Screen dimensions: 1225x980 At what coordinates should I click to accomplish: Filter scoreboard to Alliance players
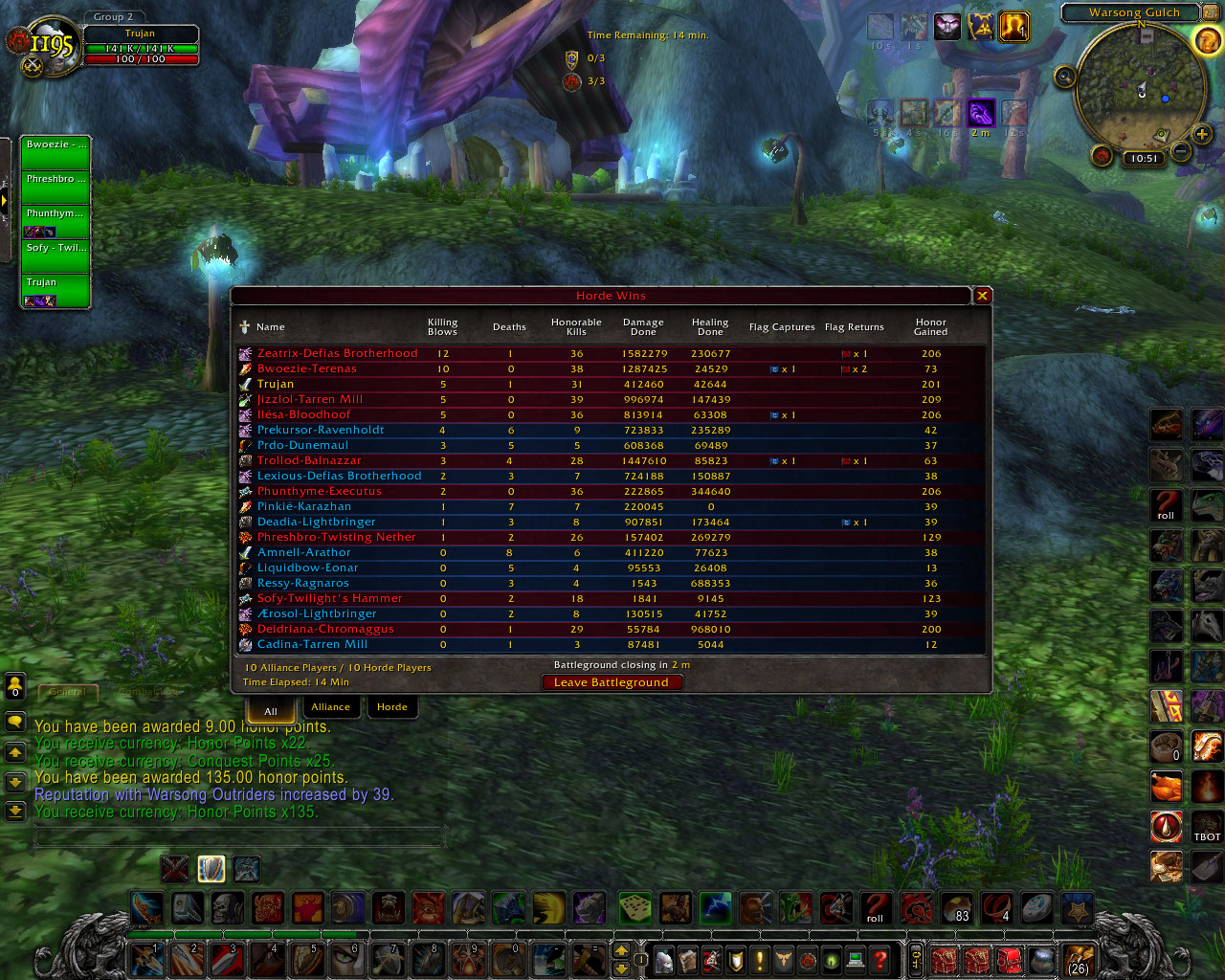(x=332, y=706)
